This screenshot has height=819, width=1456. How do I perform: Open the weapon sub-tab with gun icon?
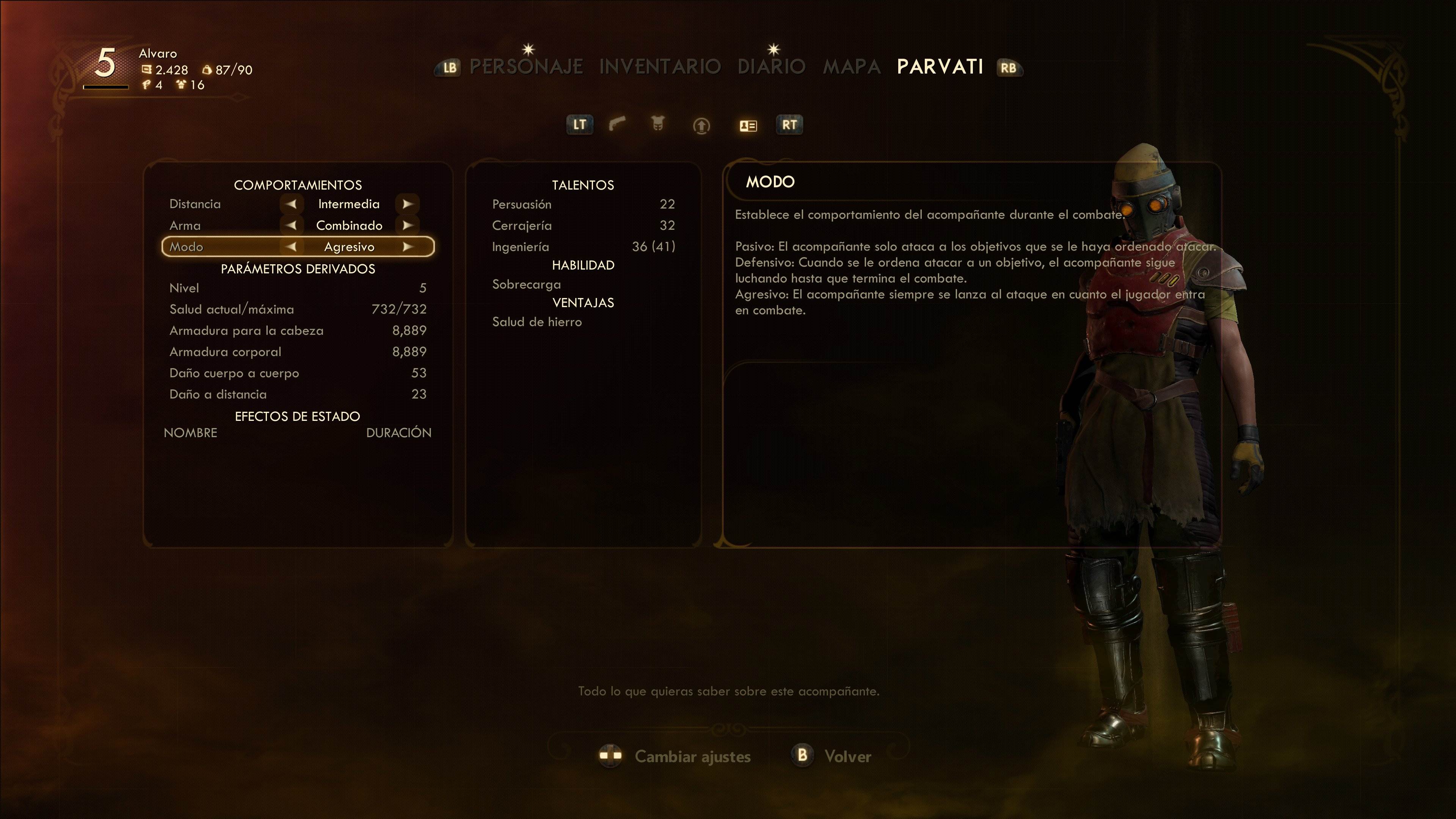(x=617, y=124)
